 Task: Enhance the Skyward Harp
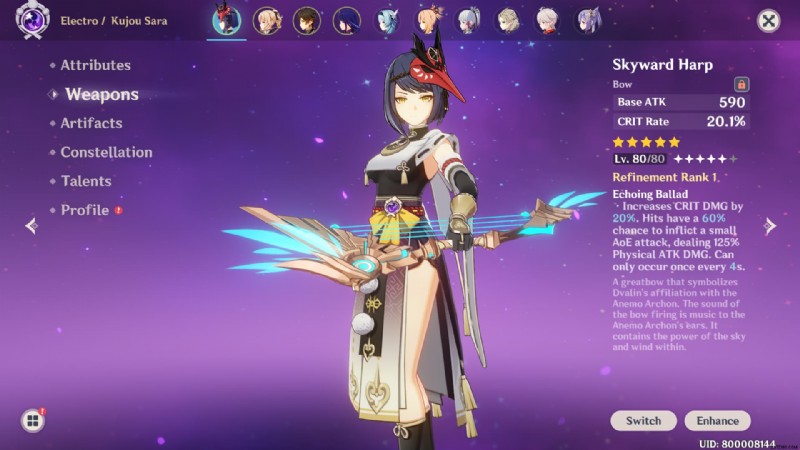point(717,421)
